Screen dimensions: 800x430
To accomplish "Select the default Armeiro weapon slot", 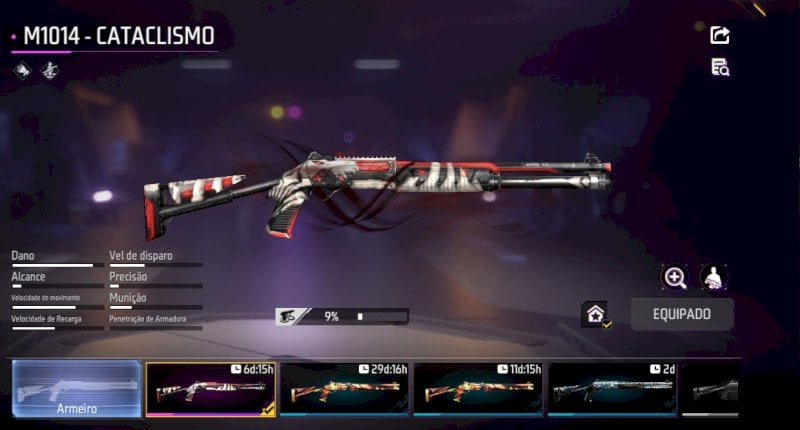I will point(77,388).
